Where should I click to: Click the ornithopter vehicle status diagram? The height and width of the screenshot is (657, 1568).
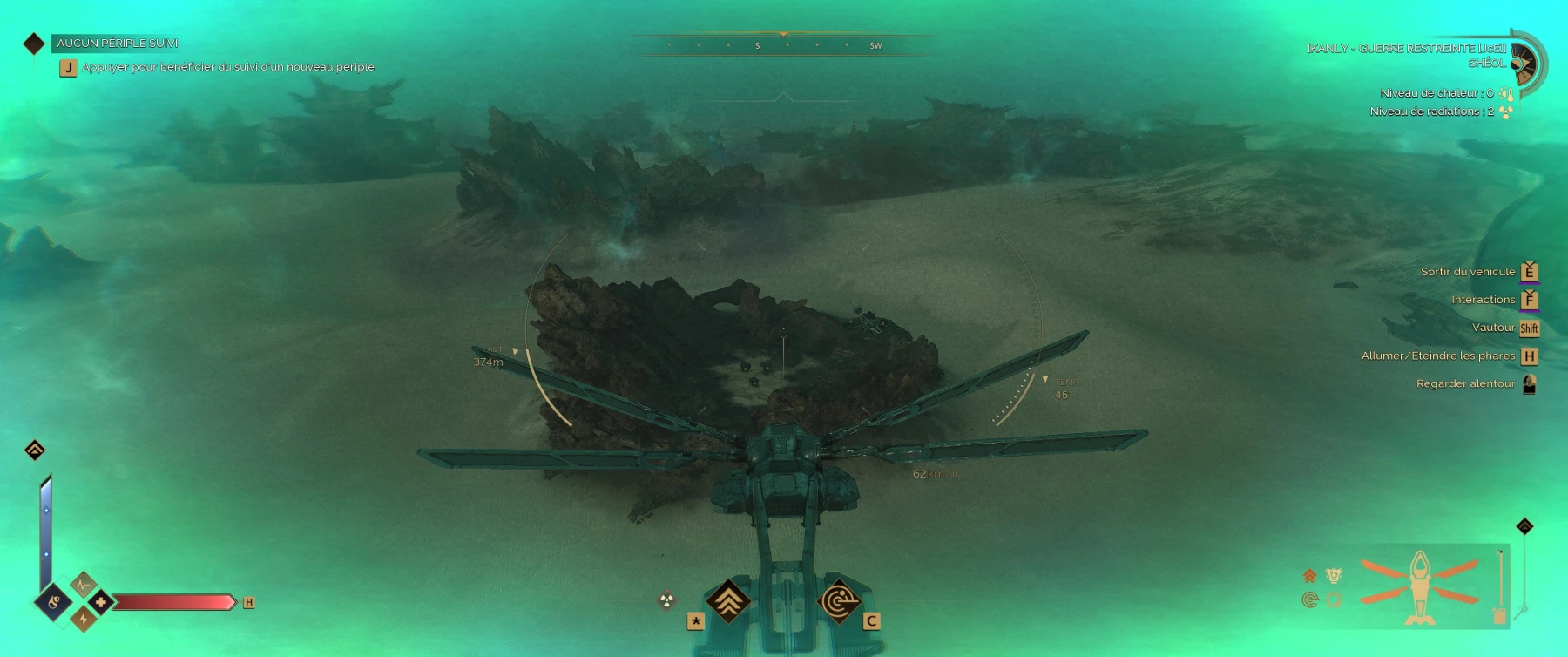pyautogui.click(x=1420, y=586)
